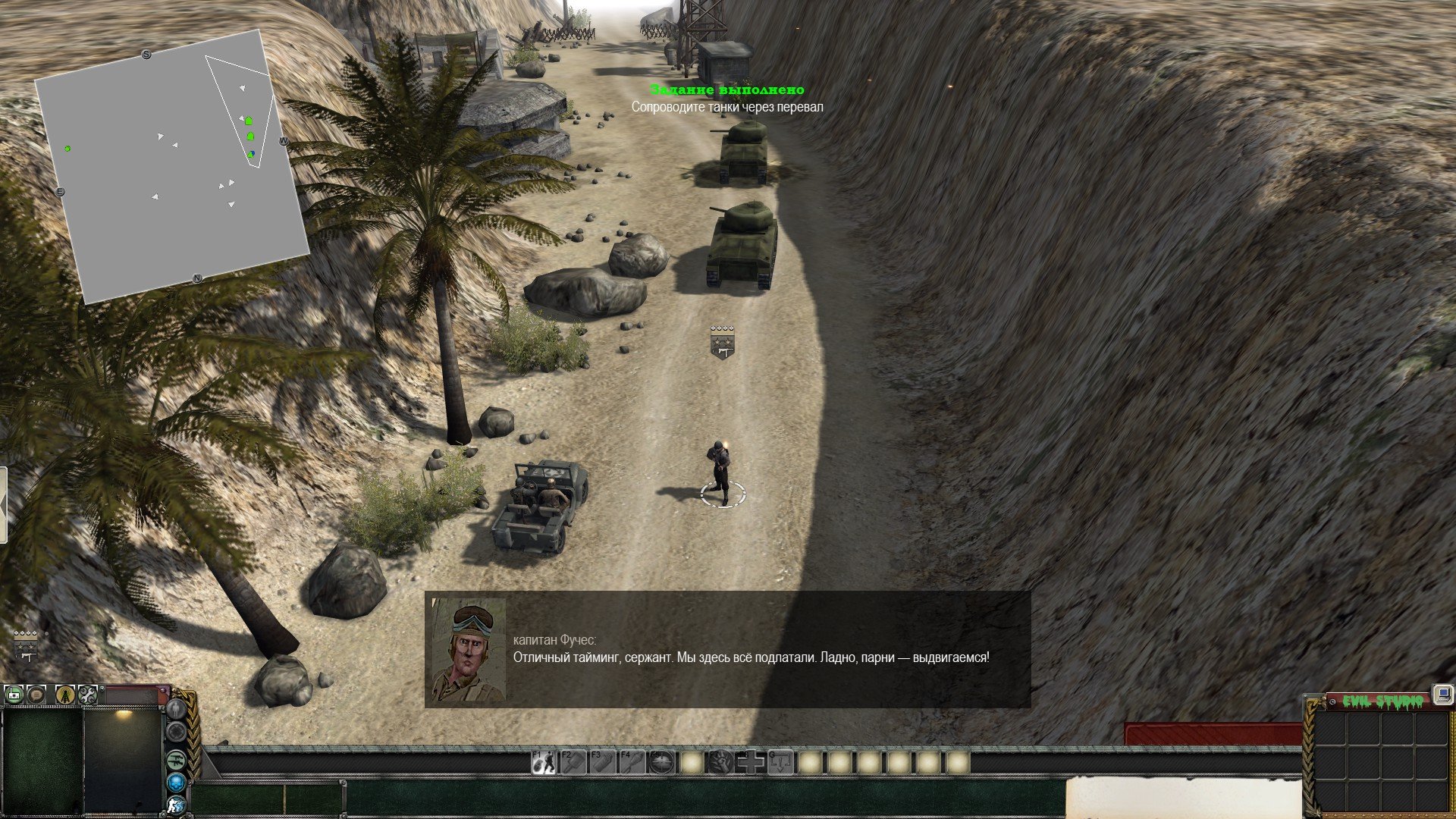Toggle the soldier silhouette stance button

click(176, 709)
